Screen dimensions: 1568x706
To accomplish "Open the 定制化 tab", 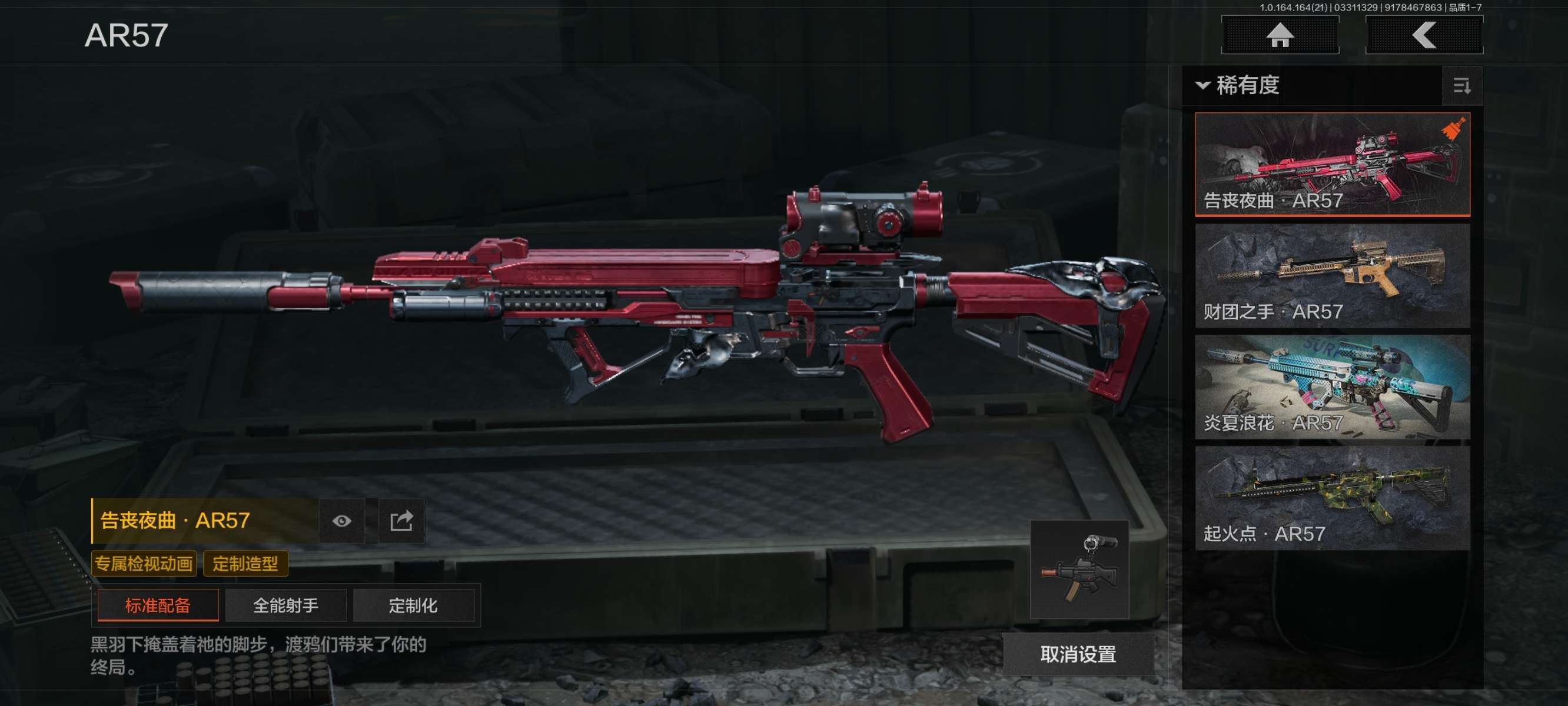I will coord(413,605).
